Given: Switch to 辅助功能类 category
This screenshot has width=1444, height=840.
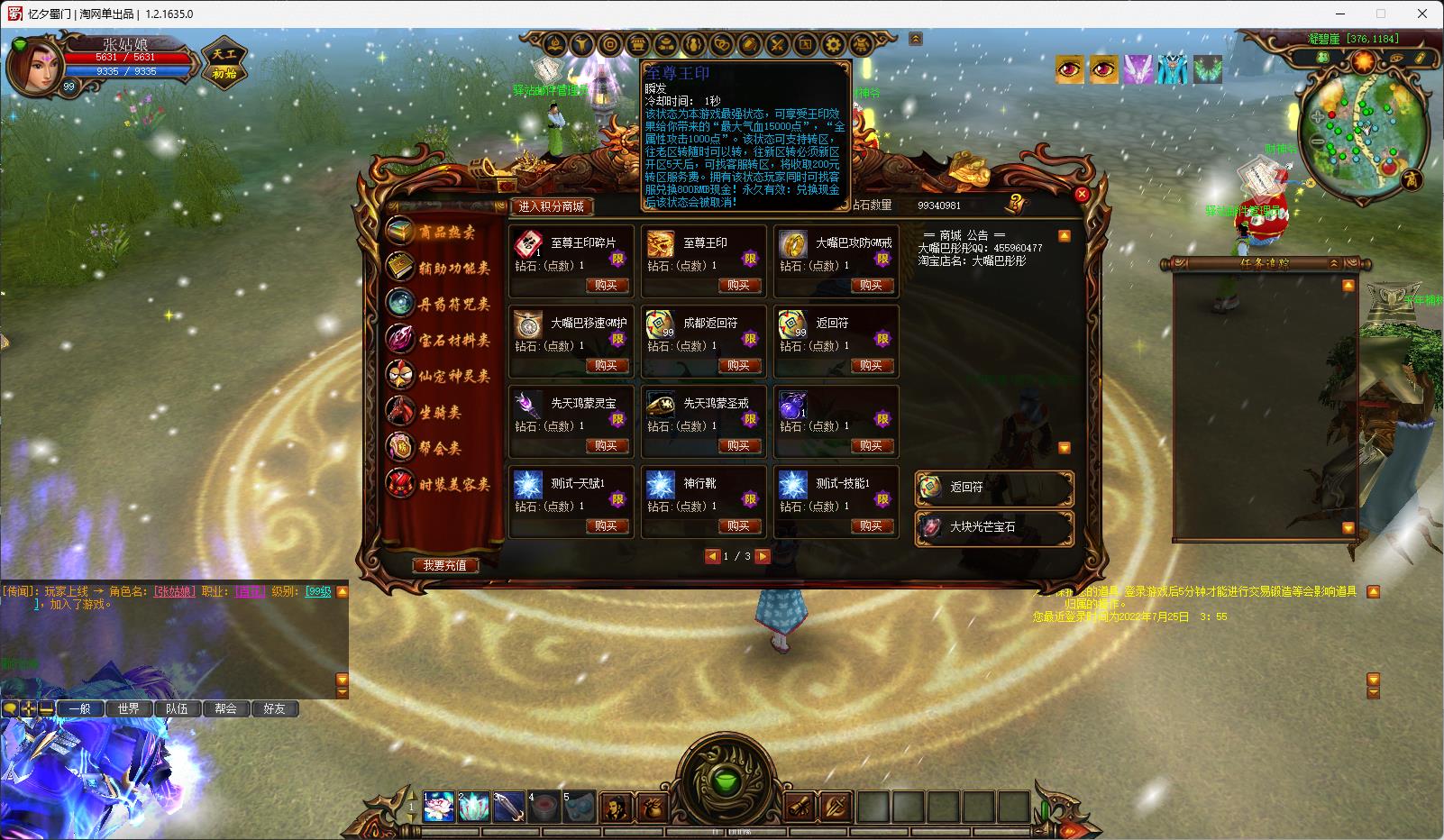Looking at the screenshot, I should tap(441, 268).
